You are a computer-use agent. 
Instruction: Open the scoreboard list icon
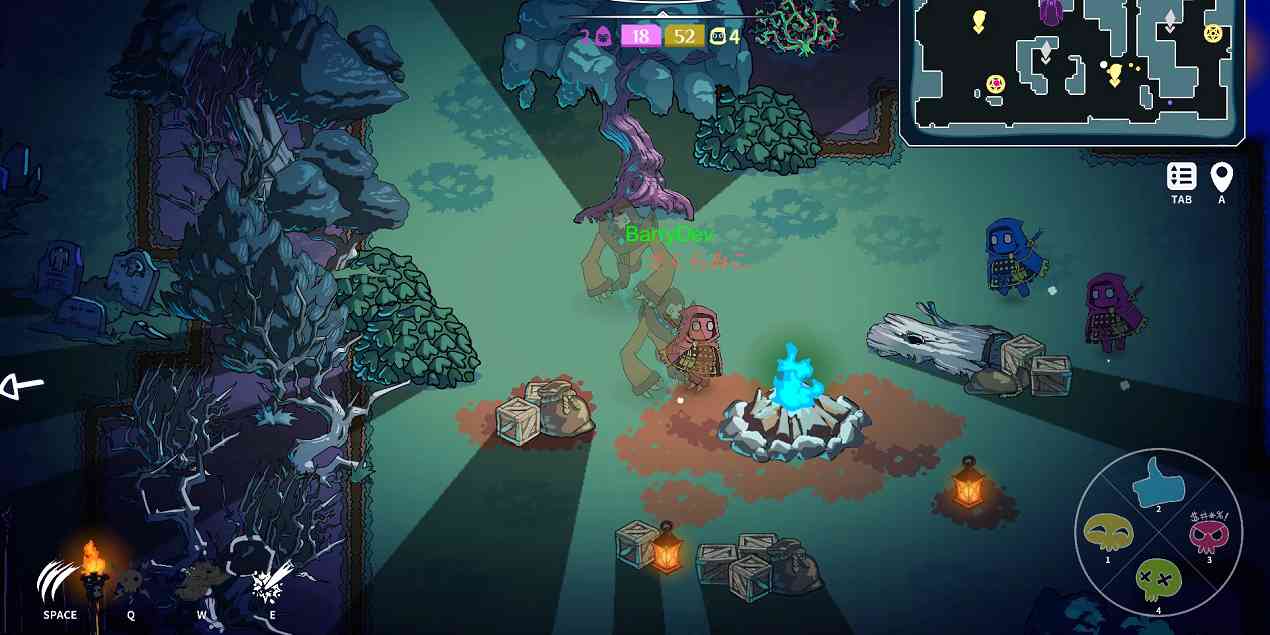click(x=1181, y=177)
